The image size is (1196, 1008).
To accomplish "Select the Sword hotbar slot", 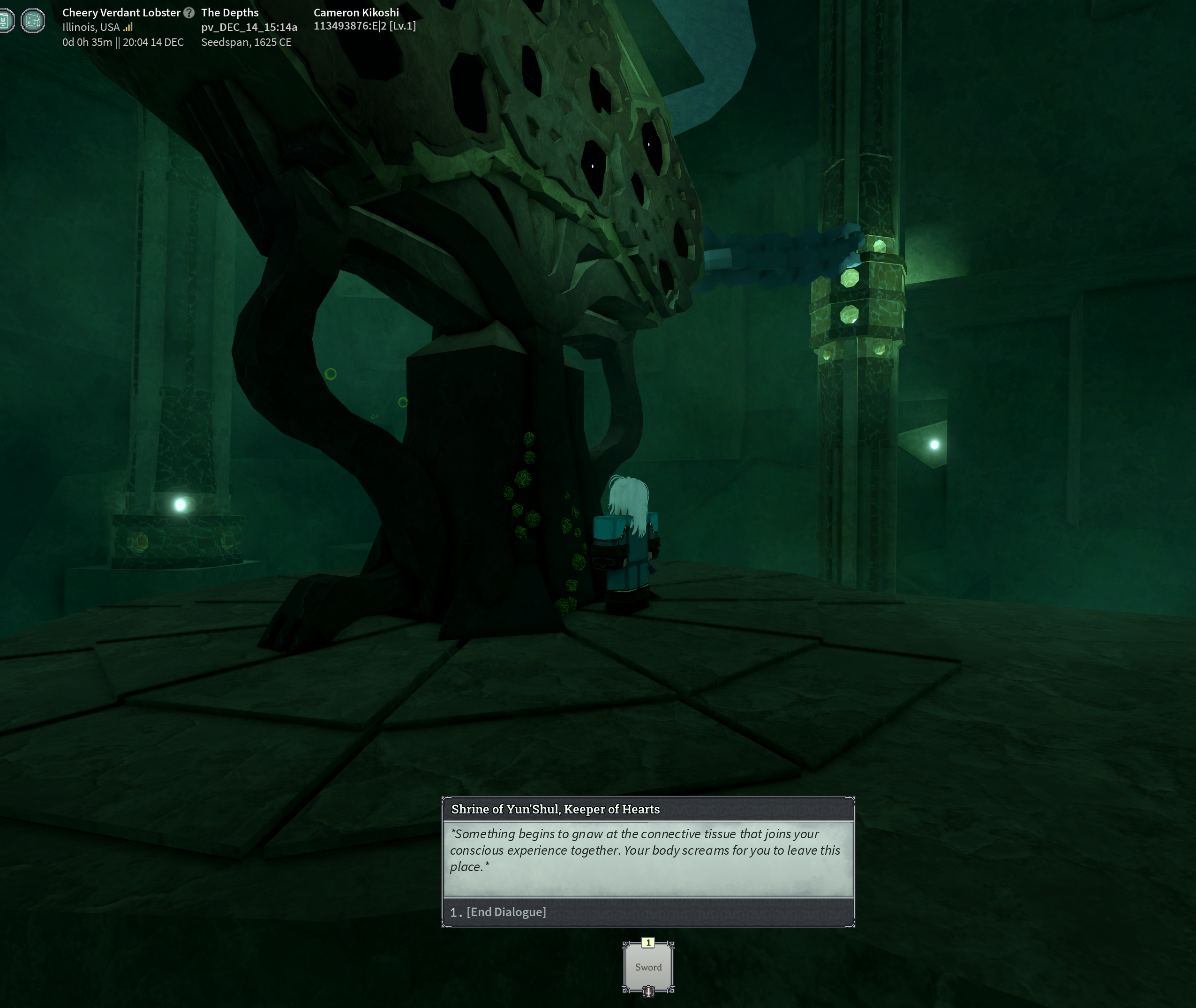I will [648, 967].
